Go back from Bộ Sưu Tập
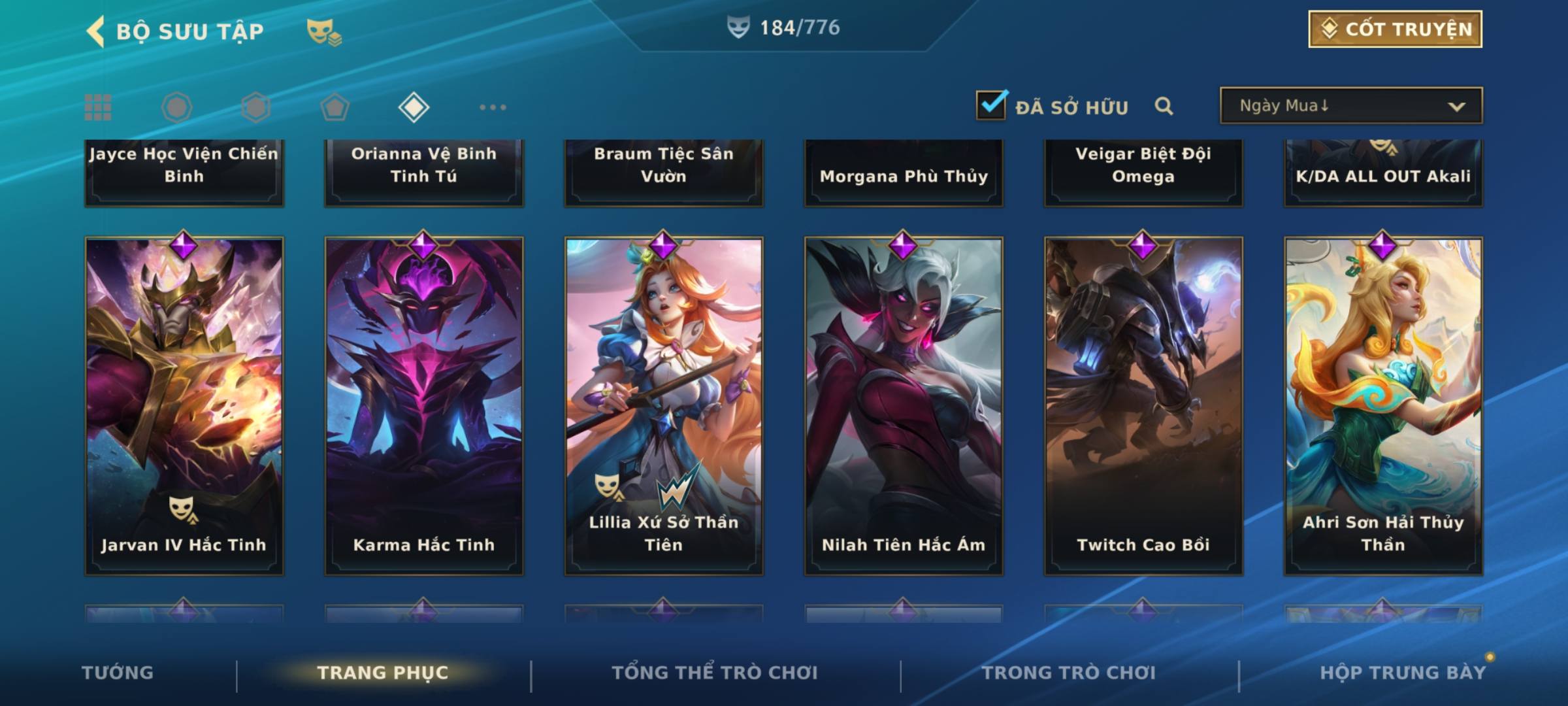 96,31
